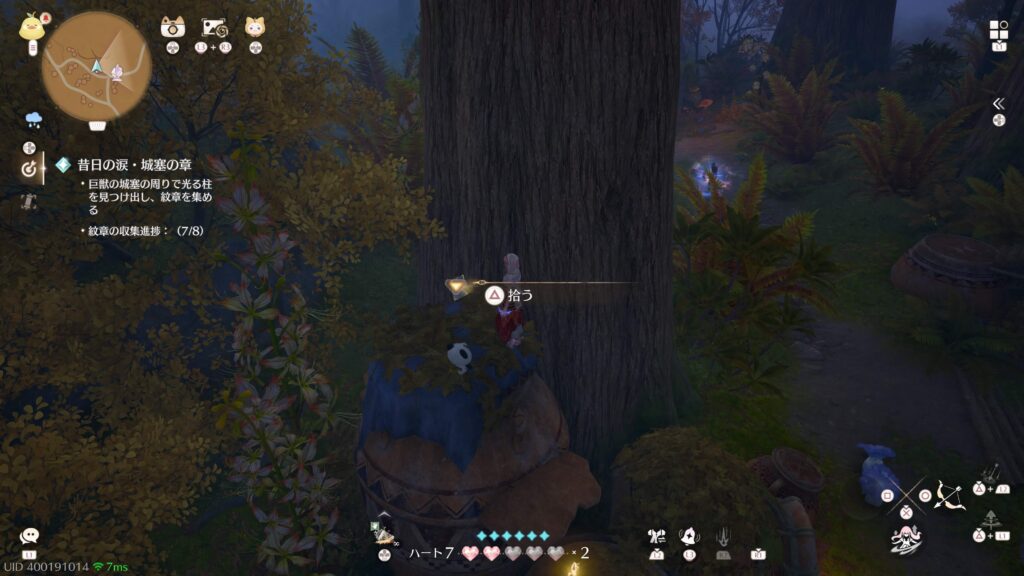The image size is (1024, 576).
Task: Select the target quest tracking icon
Action: (29, 169)
